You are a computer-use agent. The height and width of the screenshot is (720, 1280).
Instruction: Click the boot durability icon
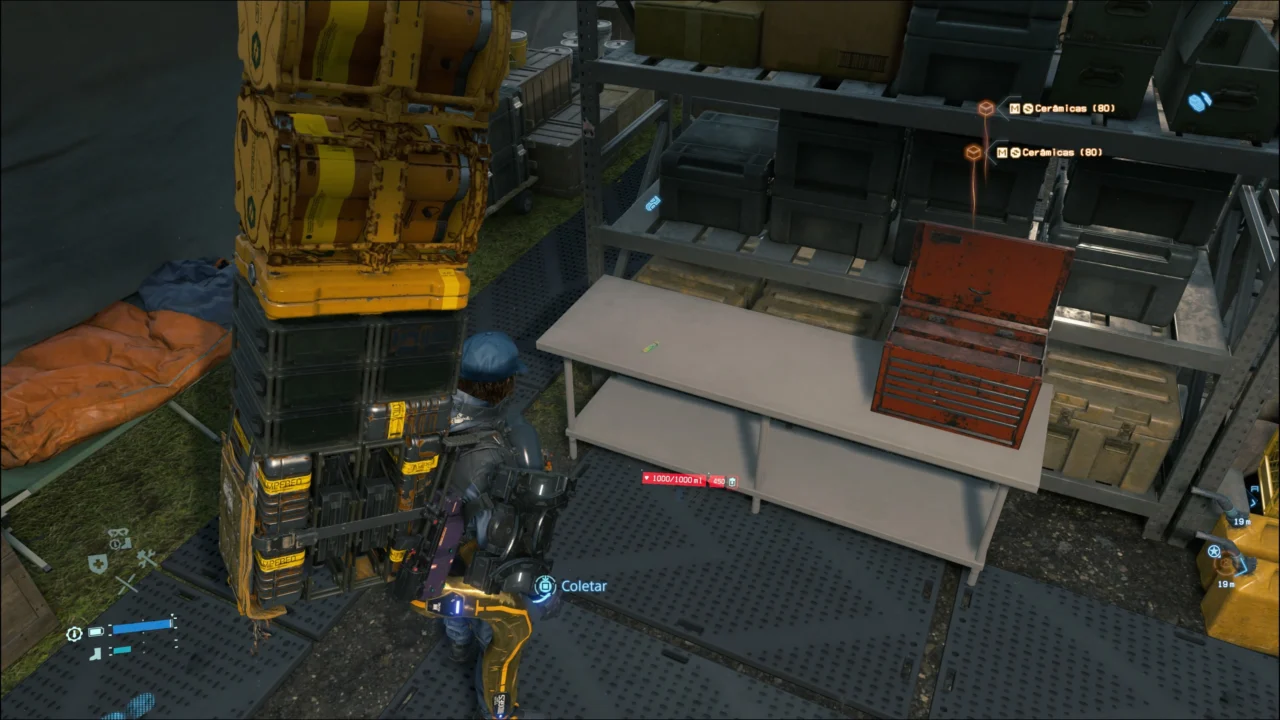pyautogui.click(x=96, y=653)
